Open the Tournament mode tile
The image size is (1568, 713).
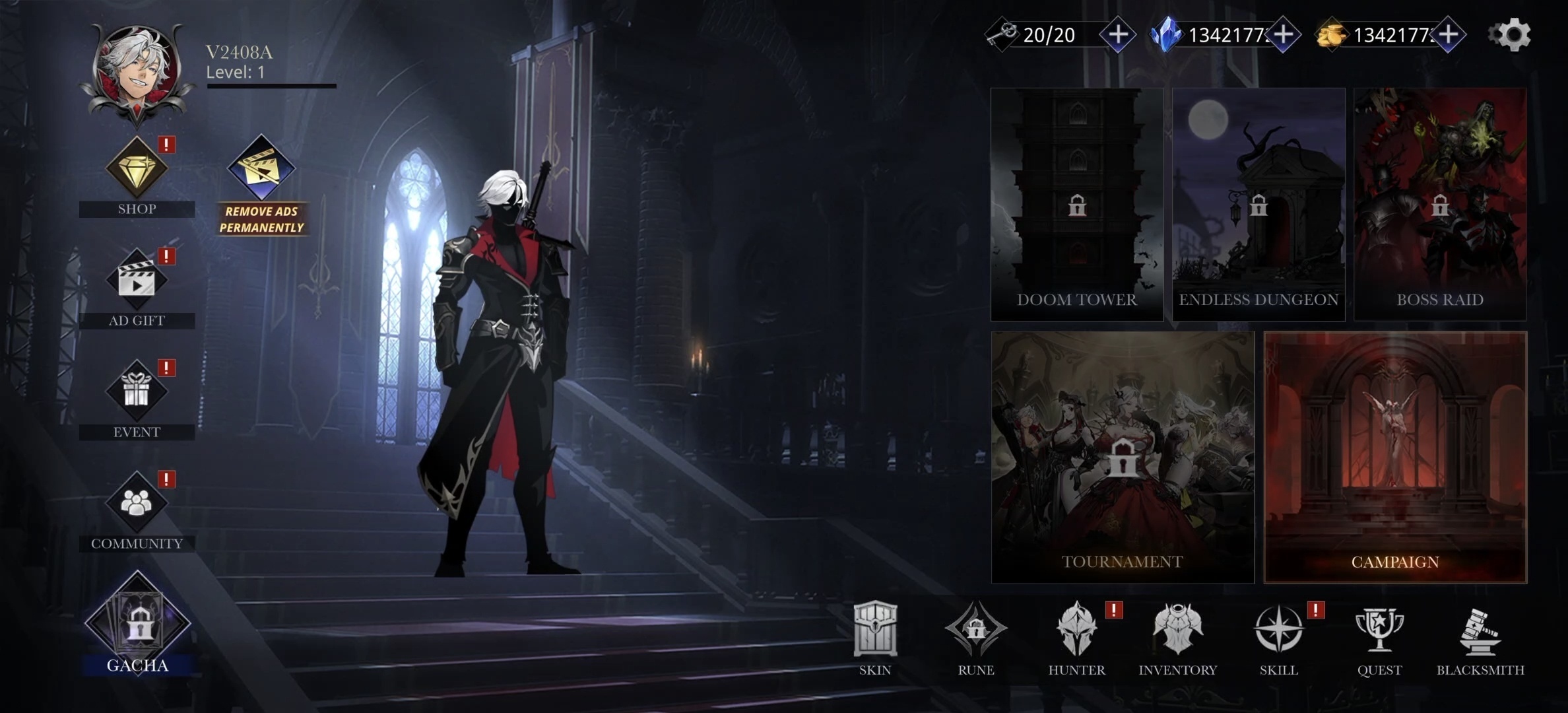tap(1123, 458)
